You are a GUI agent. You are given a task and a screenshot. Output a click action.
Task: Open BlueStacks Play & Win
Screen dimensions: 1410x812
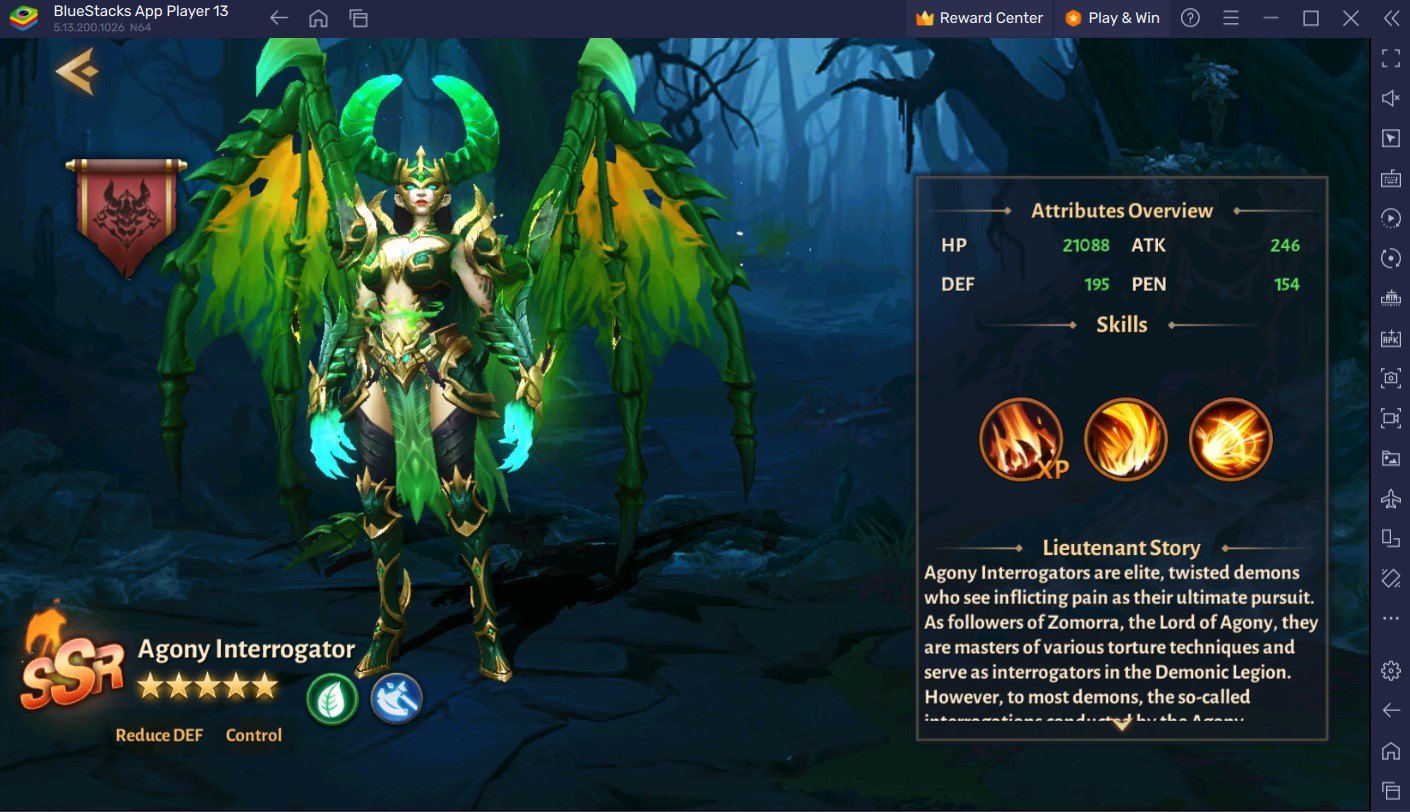point(1112,18)
